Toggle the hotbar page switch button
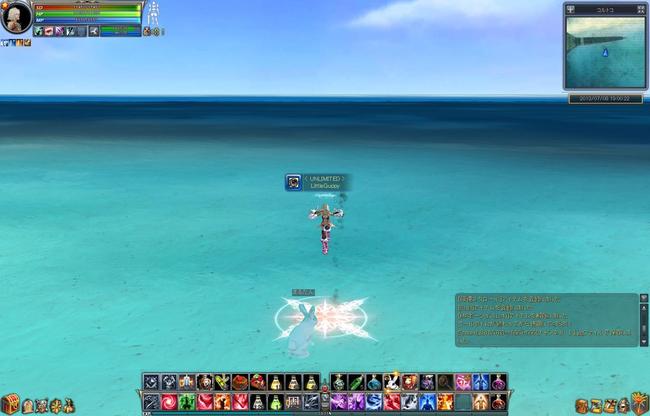The image size is (650, 416). [324, 392]
